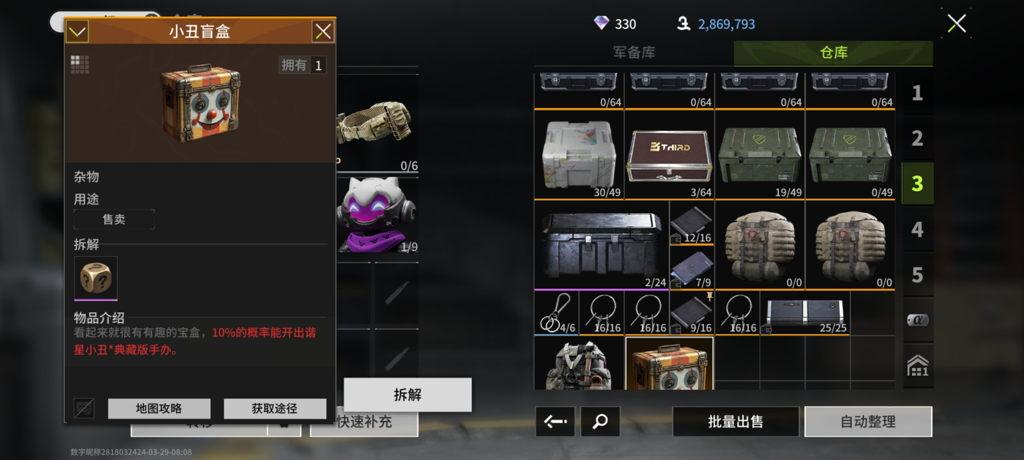
Task: Open the magnifier search tool
Action: pos(600,421)
